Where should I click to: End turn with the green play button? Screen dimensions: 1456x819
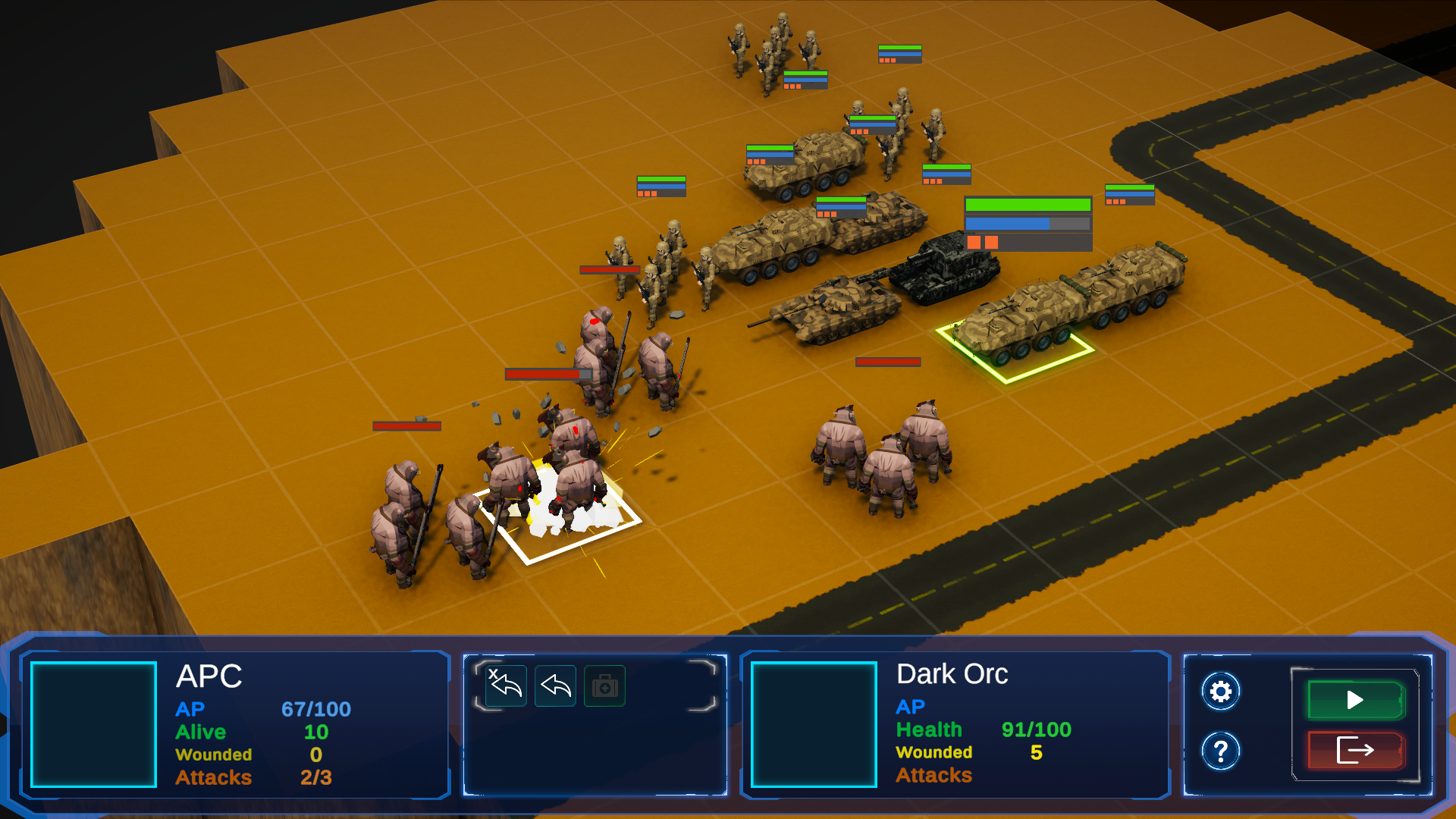1355,700
